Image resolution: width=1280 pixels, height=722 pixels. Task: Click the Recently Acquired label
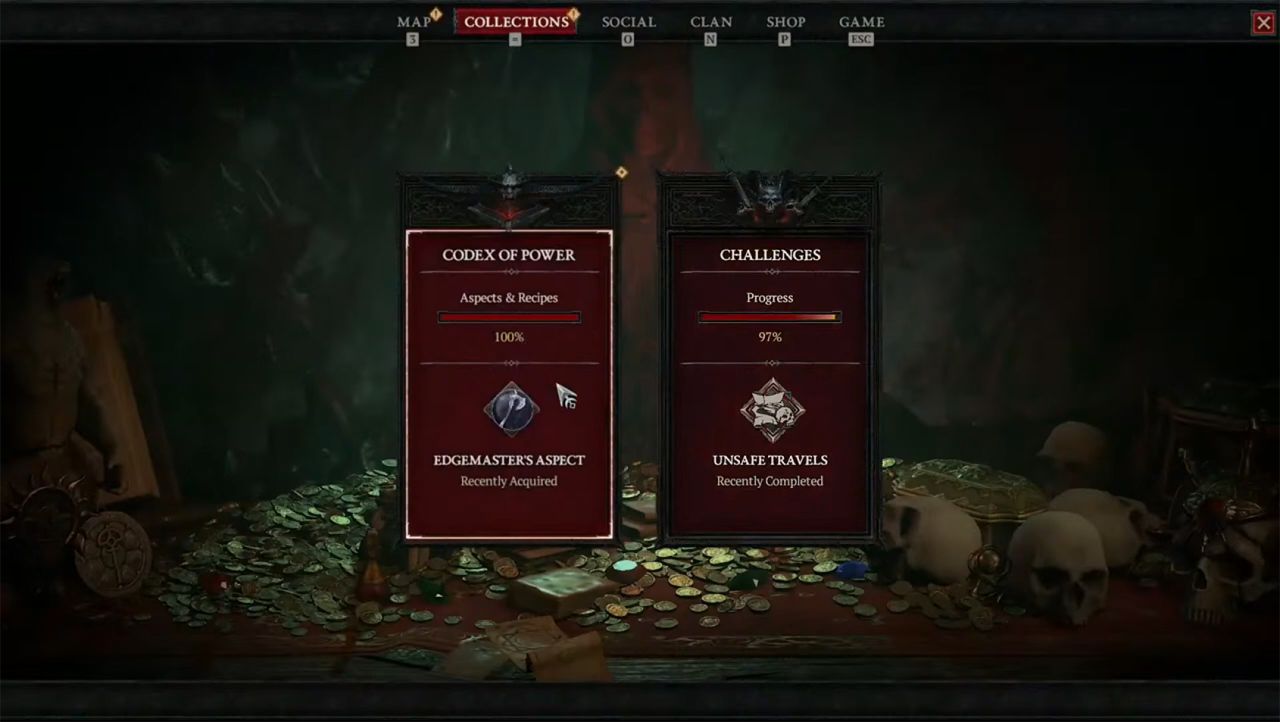click(508, 481)
